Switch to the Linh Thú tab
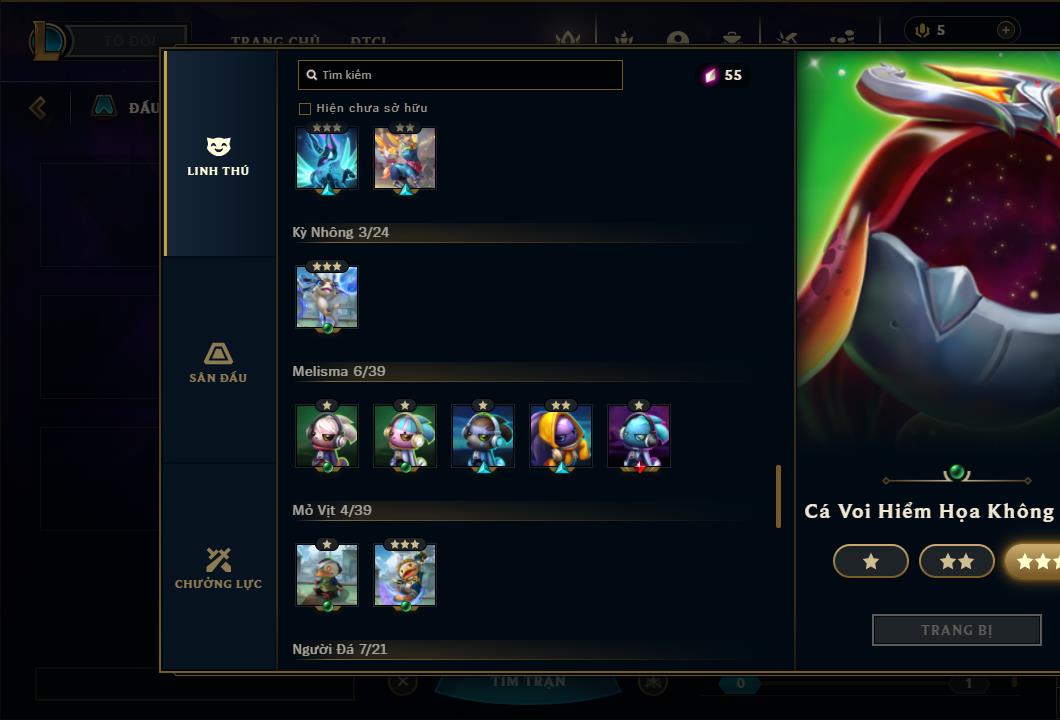The height and width of the screenshot is (720, 1060). click(x=218, y=156)
